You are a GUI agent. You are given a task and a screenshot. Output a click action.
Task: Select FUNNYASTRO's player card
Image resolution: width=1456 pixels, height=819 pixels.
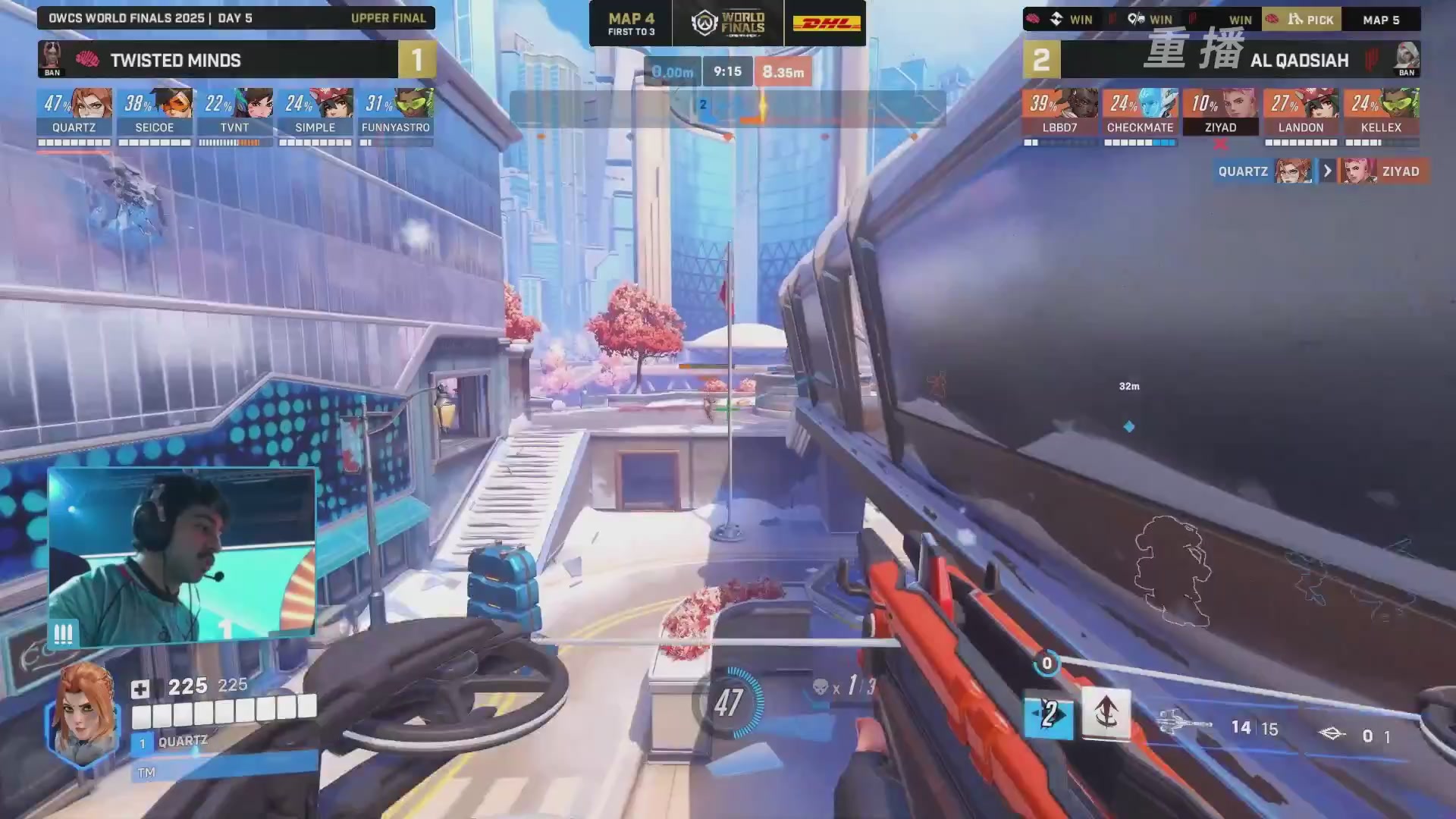(x=396, y=112)
